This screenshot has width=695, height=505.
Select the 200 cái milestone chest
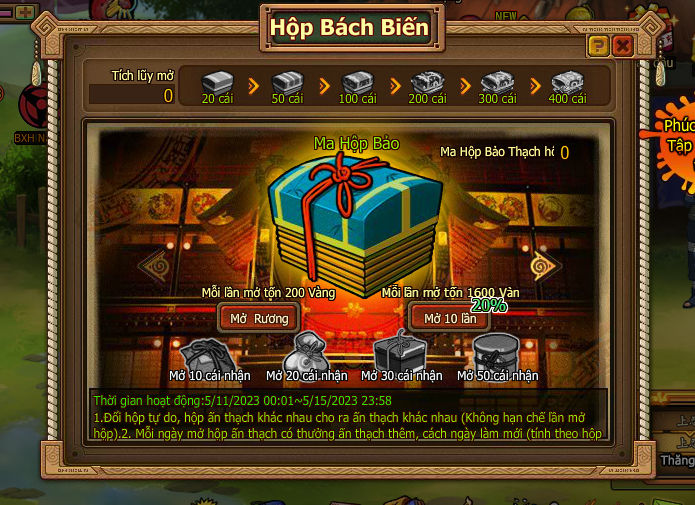coord(427,82)
